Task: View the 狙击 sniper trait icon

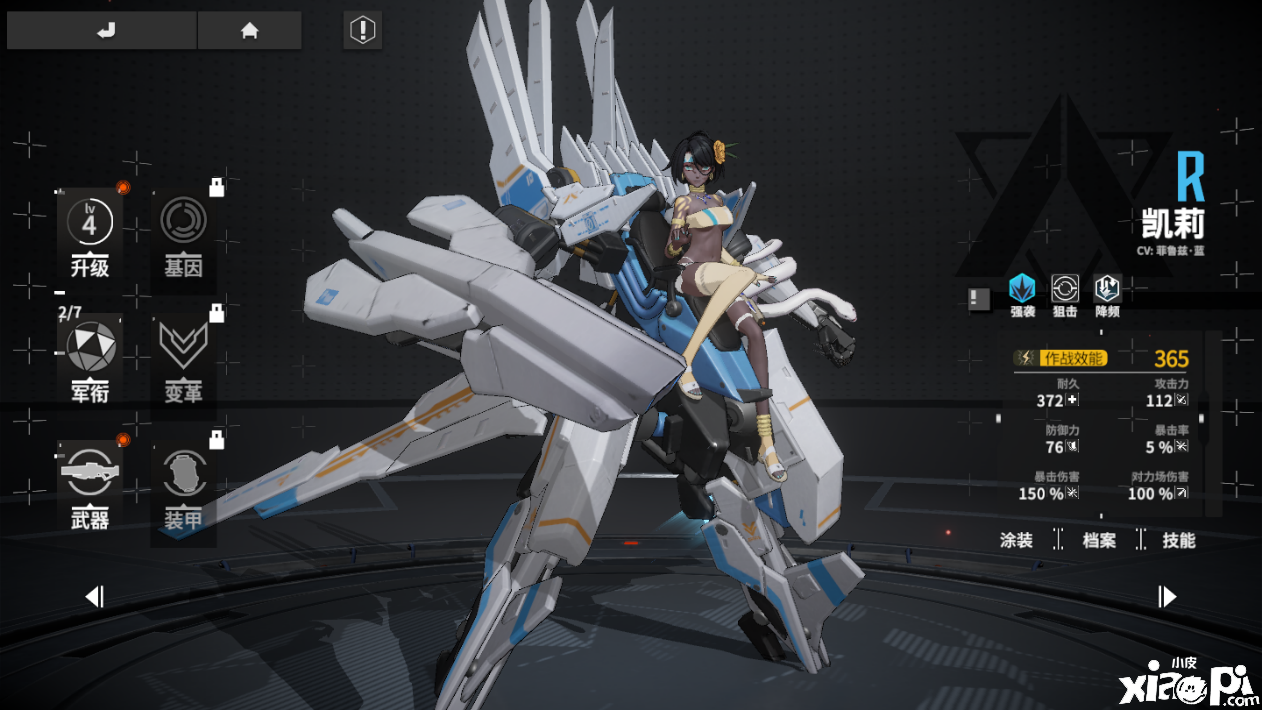Action: pyautogui.click(x=1065, y=290)
